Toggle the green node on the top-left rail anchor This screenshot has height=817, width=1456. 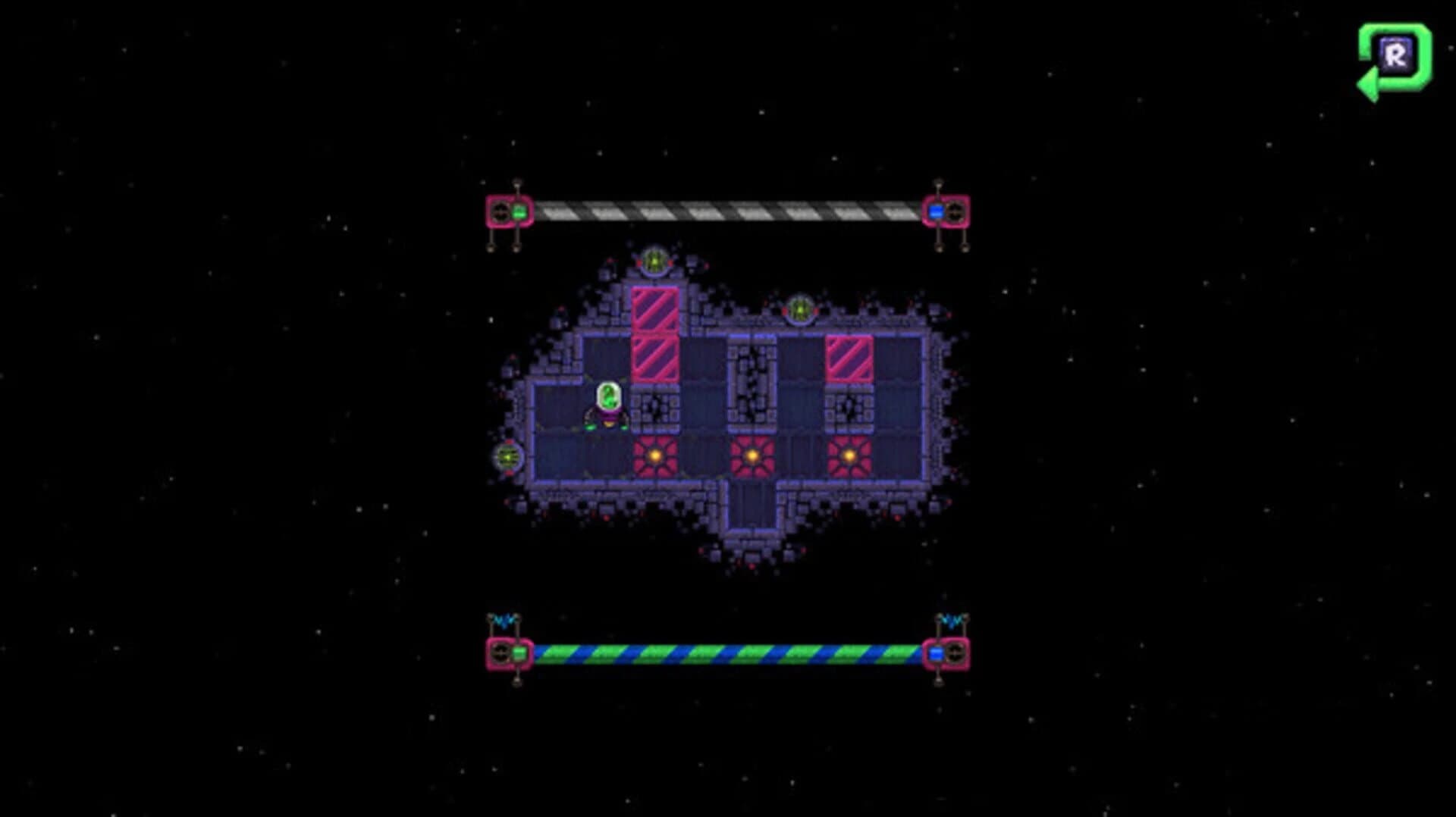(520, 211)
